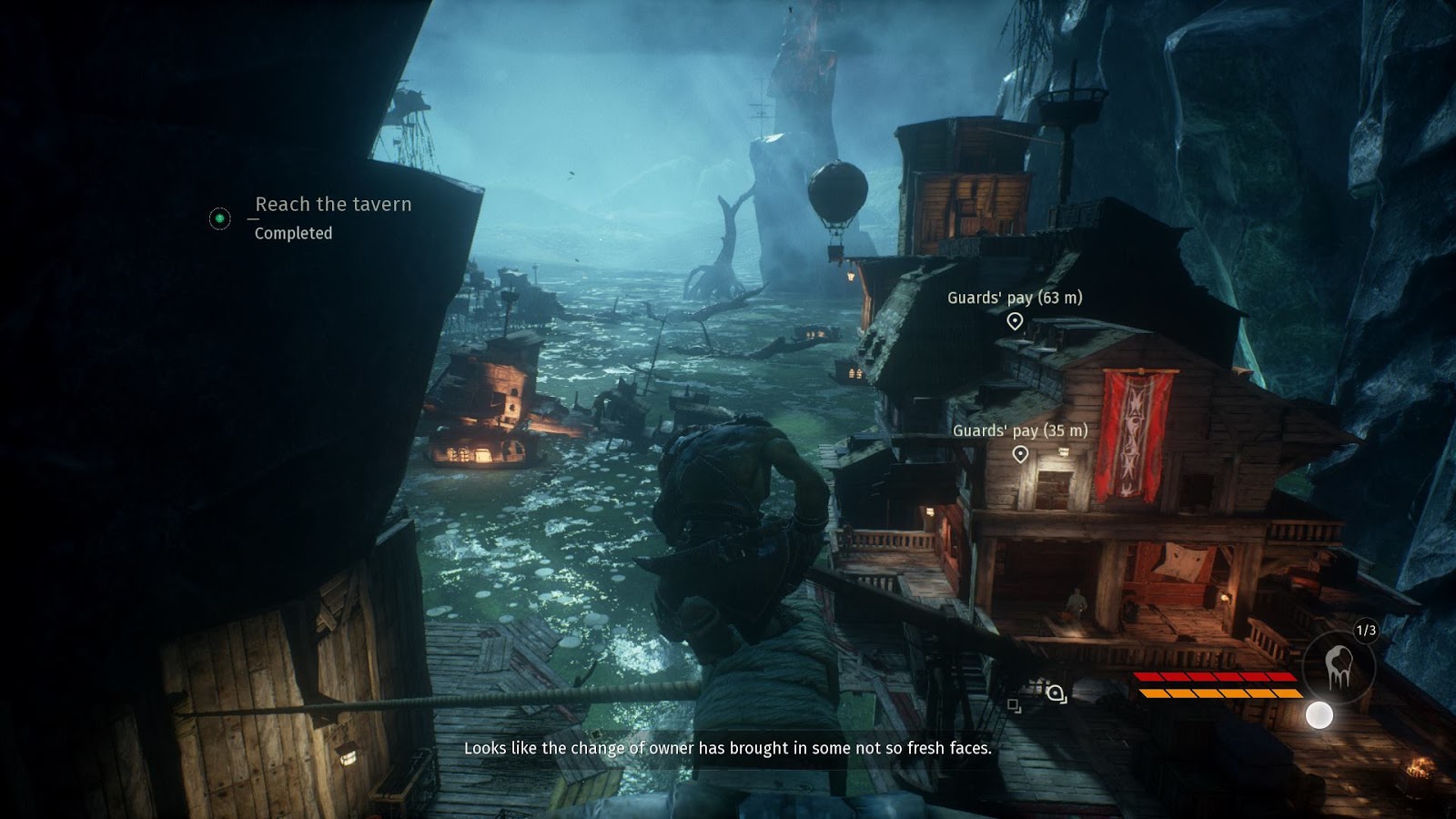This screenshot has height=819, width=1456.
Task: Select the map pin icon near the bars
Action: click(1056, 694)
